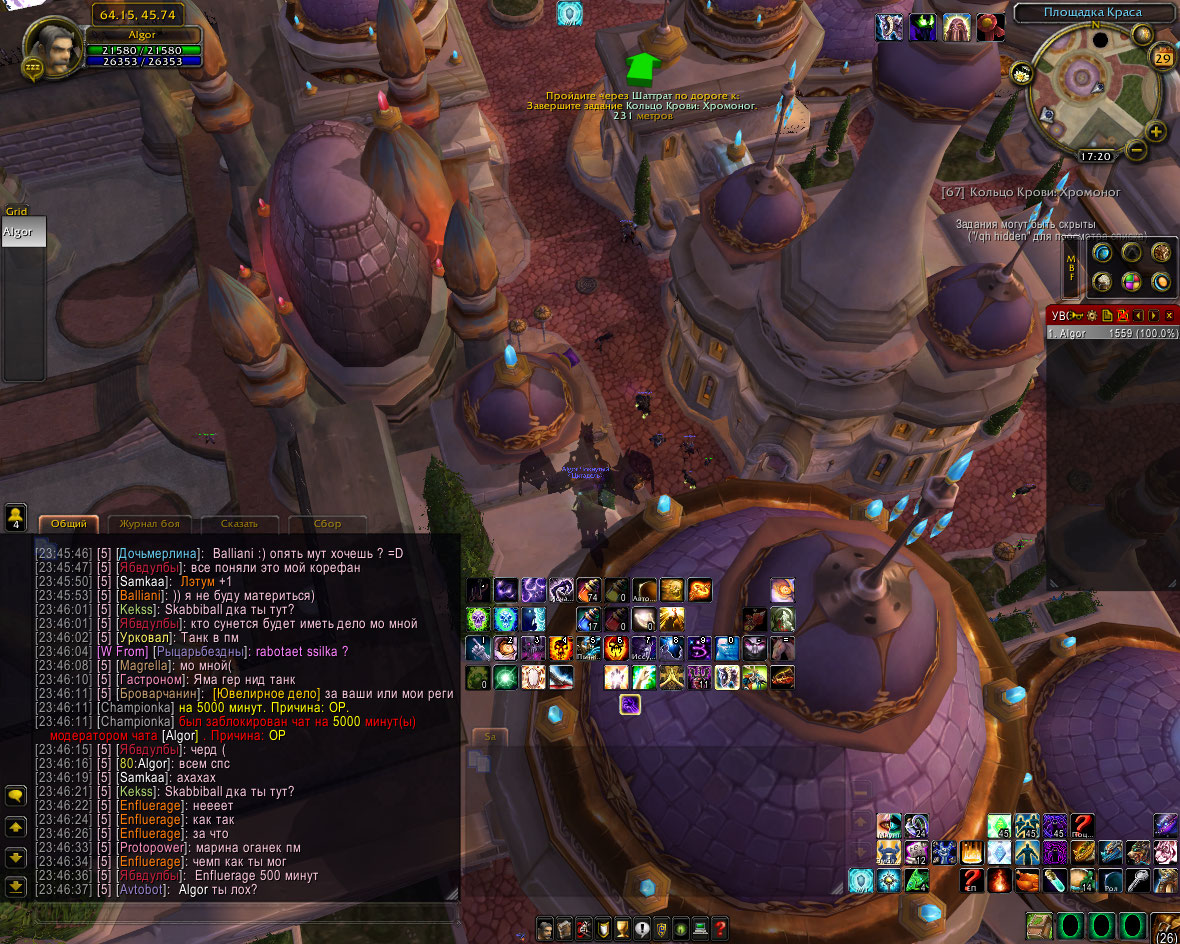Select the Сказать chat tab
The height and width of the screenshot is (944, 1180).
pyautogui.click(x=238, y=523)
